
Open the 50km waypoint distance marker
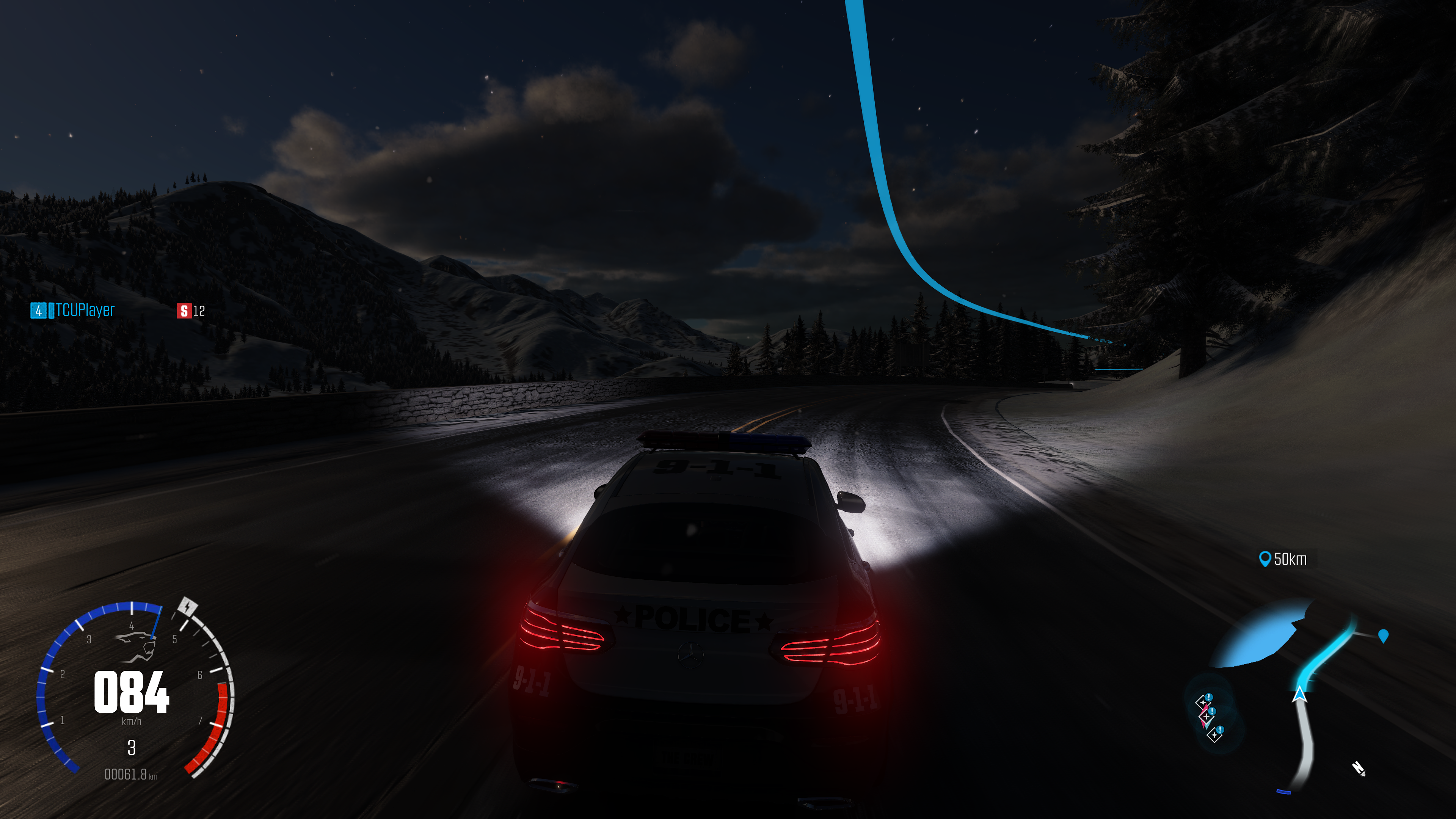(1283, 559)
